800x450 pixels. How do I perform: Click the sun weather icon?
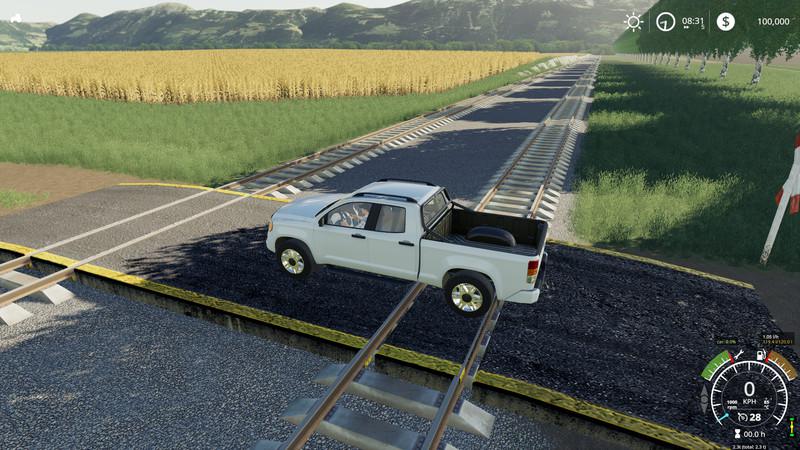(x=633, y=21)
